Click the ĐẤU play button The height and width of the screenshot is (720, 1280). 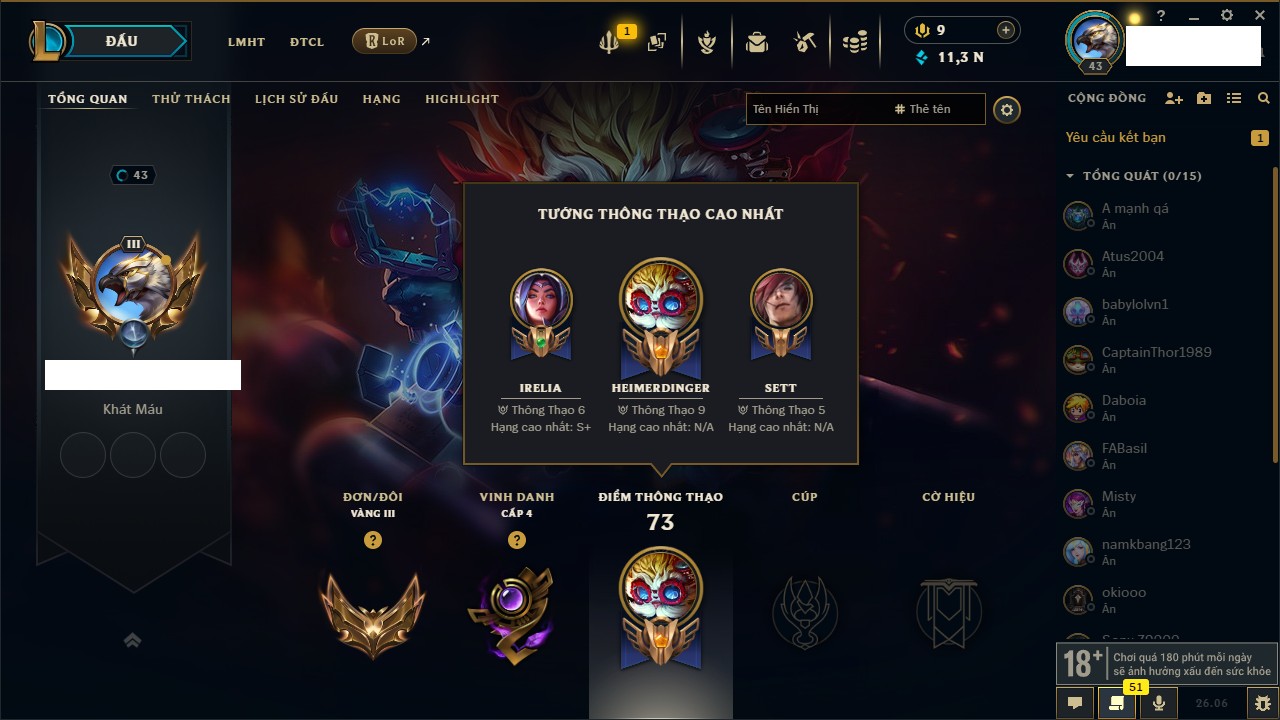[121, 41]
